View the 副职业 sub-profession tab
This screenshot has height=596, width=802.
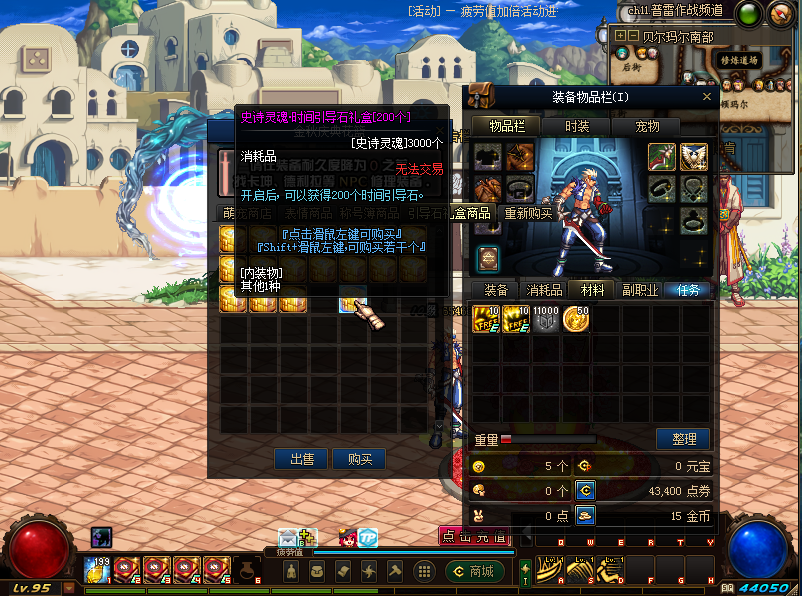click(640, 290)
